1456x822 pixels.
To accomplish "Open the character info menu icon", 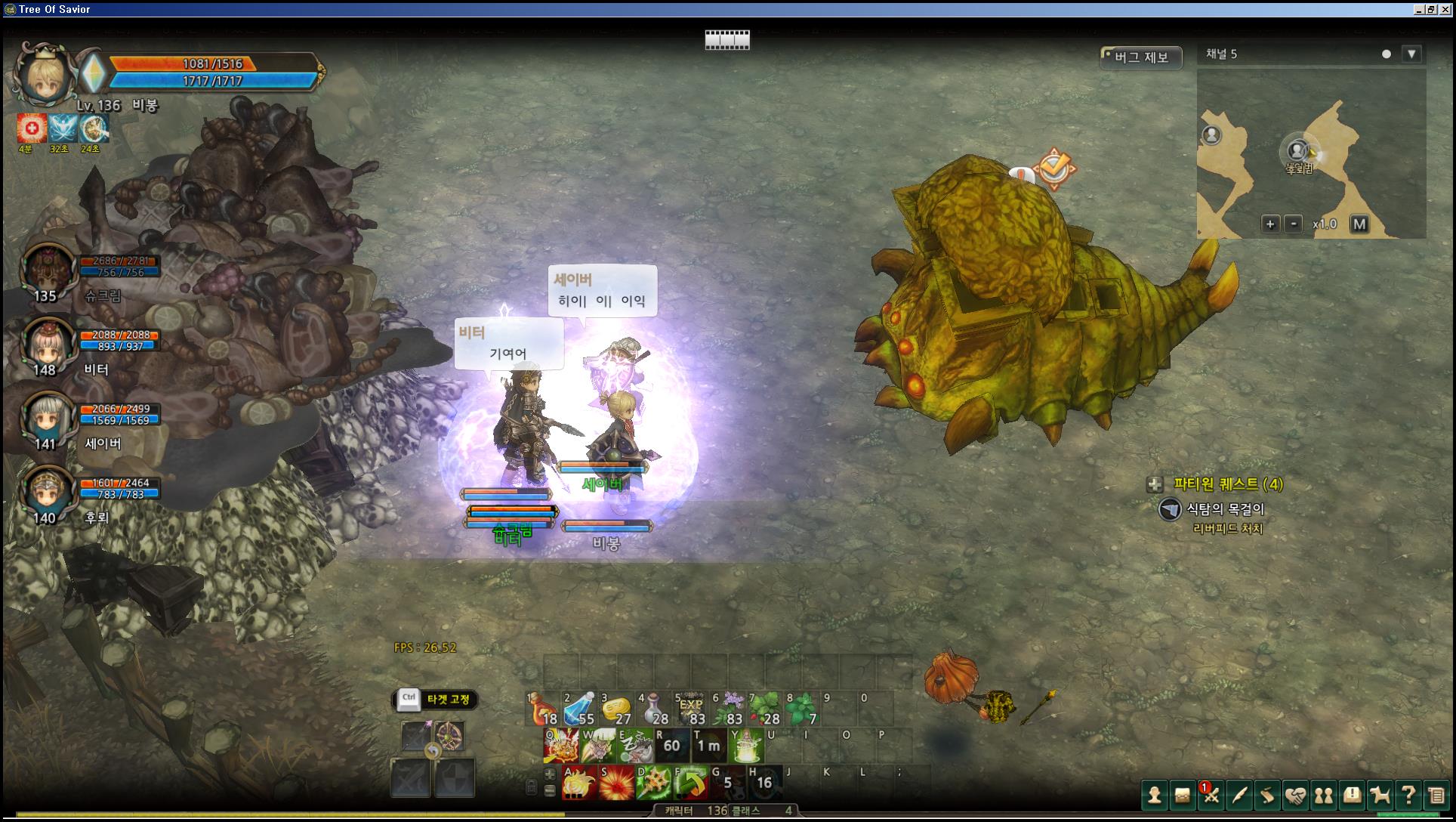I will 1154,795.
